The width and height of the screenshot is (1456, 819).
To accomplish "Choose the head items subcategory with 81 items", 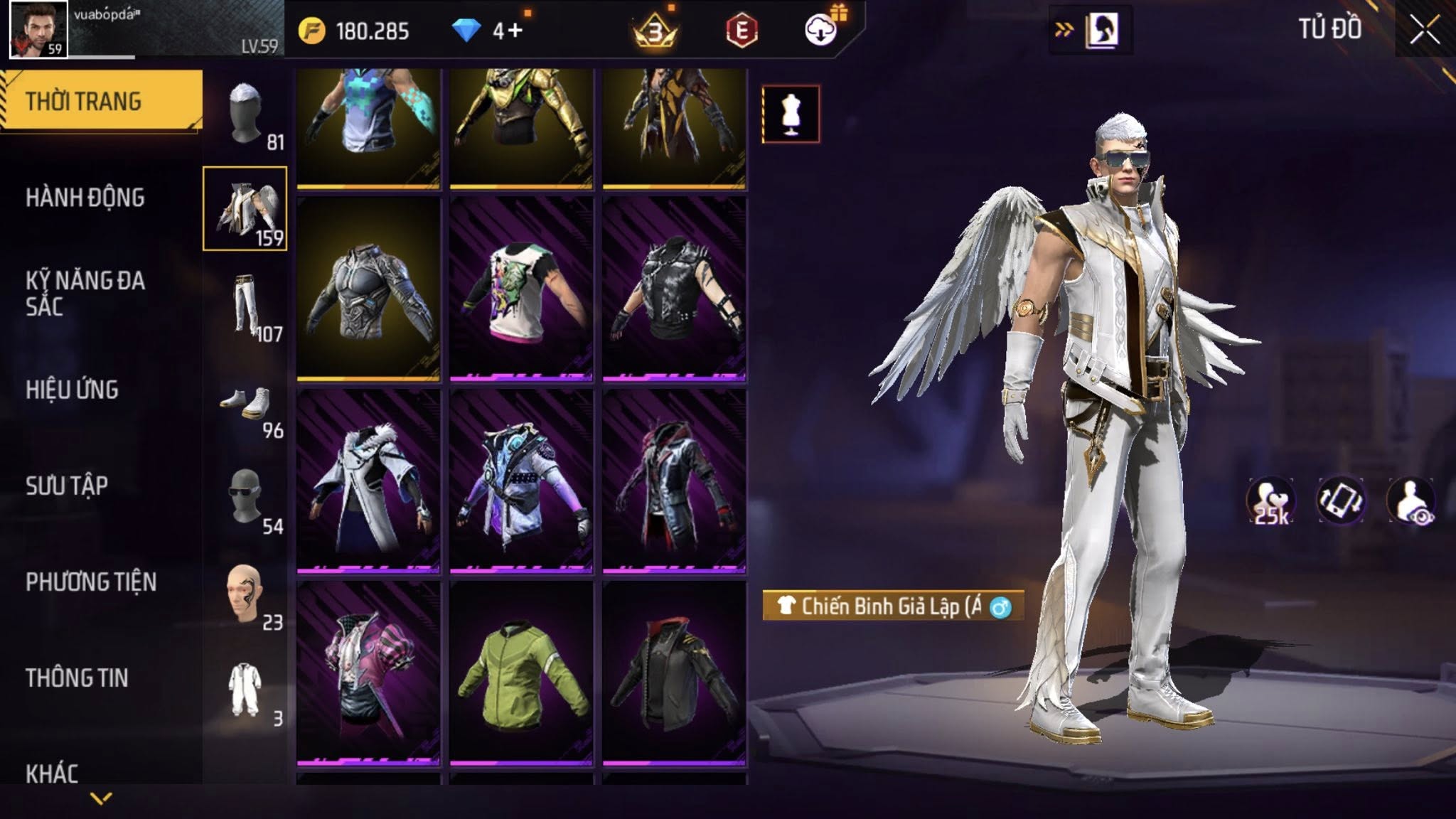I will pos(246,114).
